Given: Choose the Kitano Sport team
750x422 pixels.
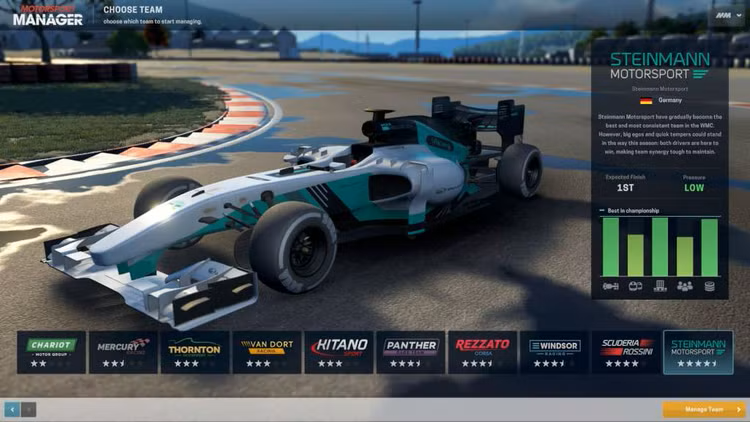Looking at the screenshot, I should (x=339, y=352).
